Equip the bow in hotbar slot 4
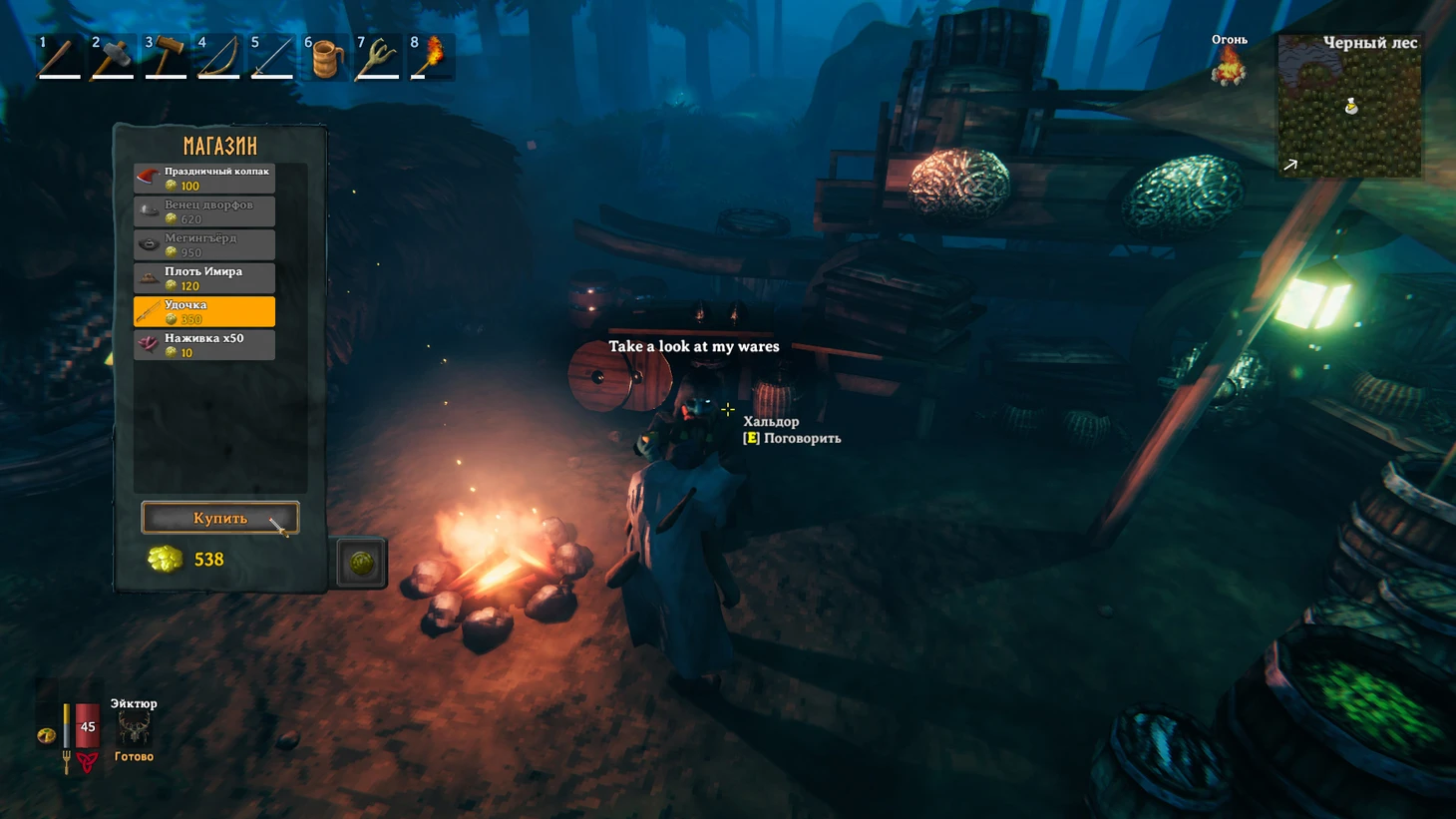The height and width of the screenshot is (819, 1456). (x=218, y=58)
